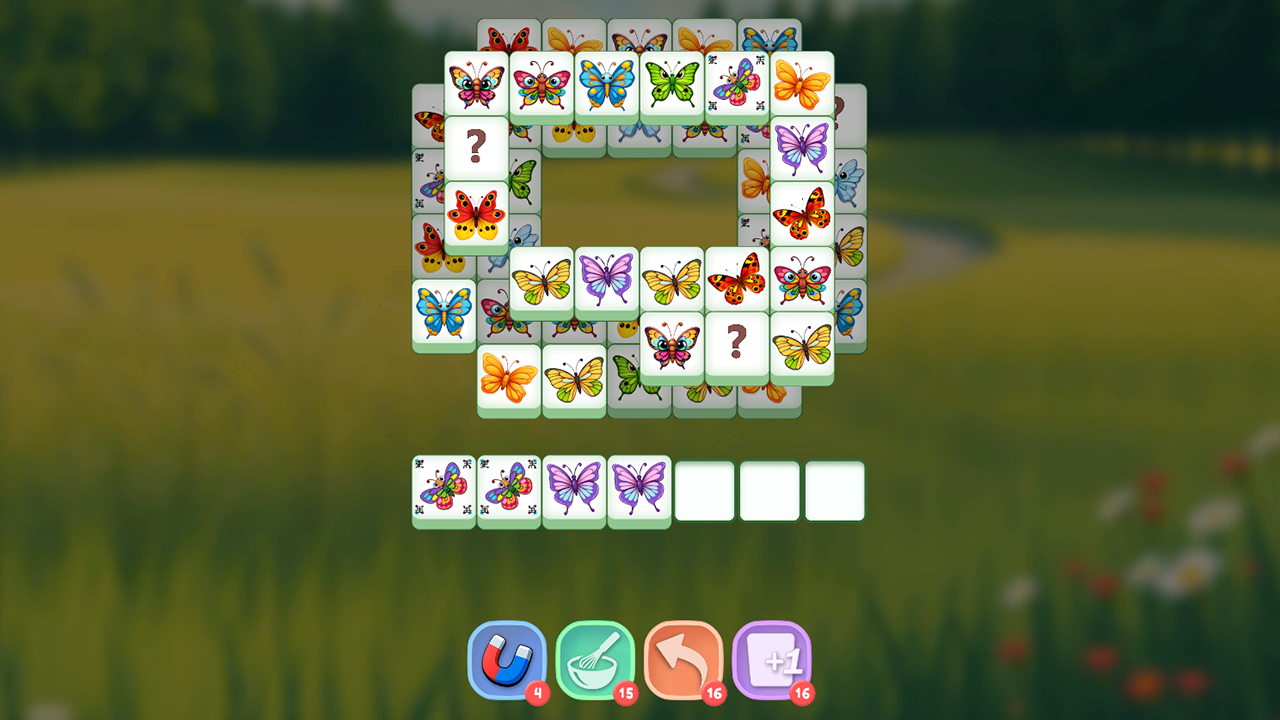Pick the pink rainbow butterfly in the tray
This screenshot has width=1280, height=720.
tap(443, 488)
